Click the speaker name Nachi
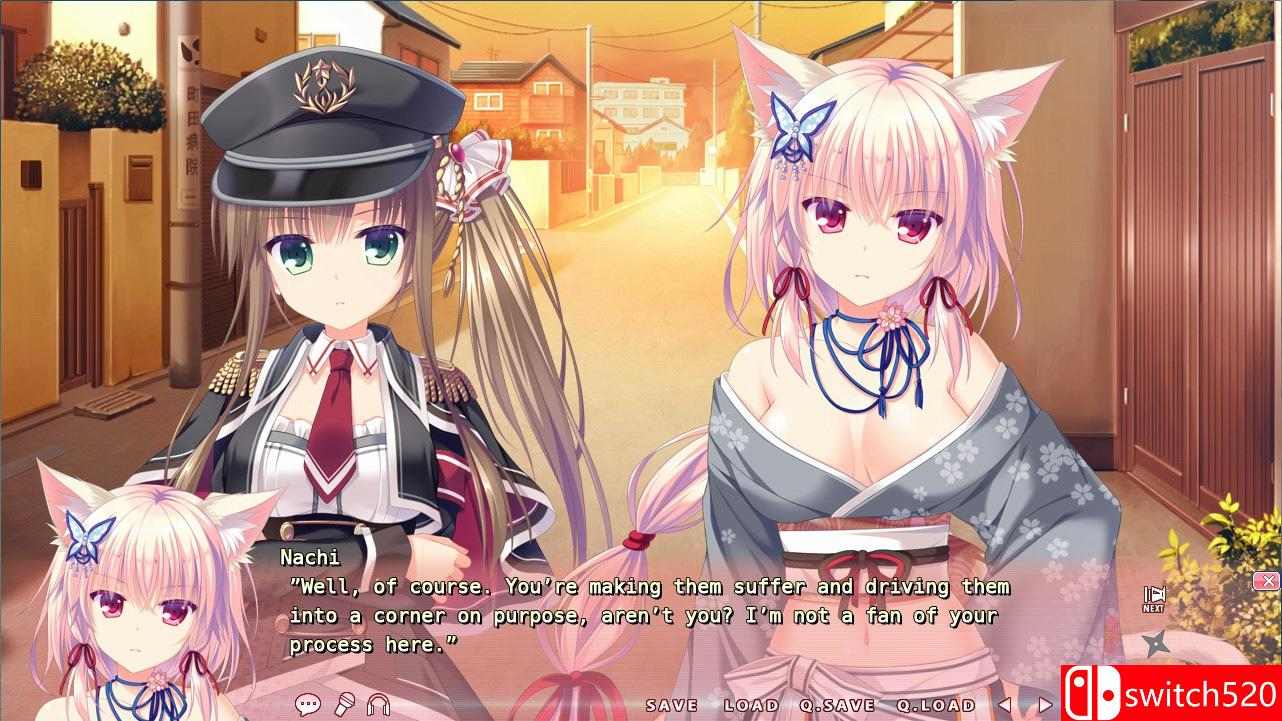Screen dimensions: 1282x721 click(312, 557)
